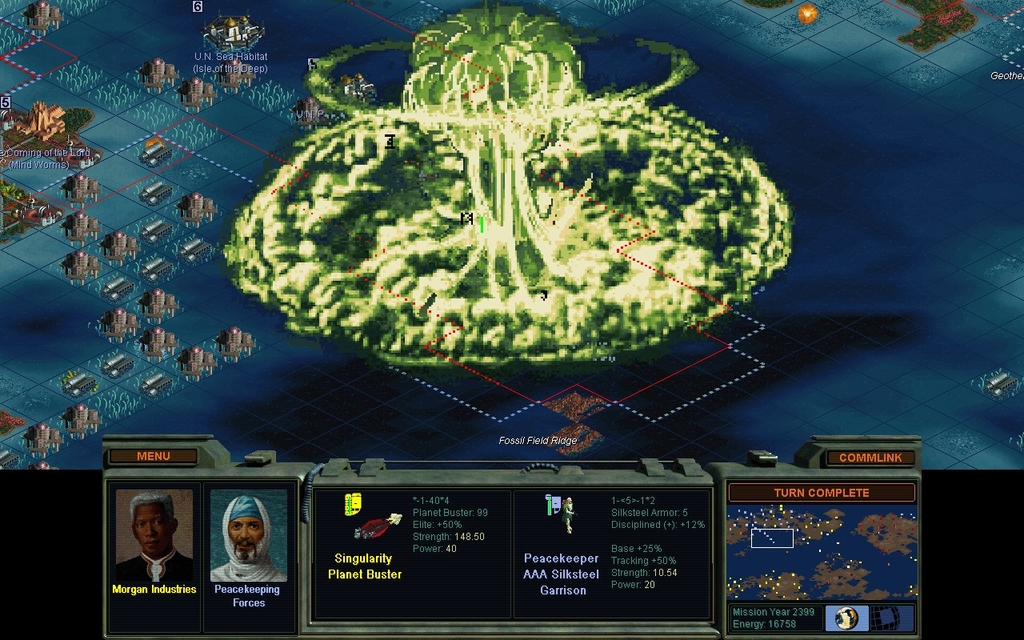Toggle the map grid view button
Image resolution: width=1024 pixels, height=640 pixels.
[885, 618]
